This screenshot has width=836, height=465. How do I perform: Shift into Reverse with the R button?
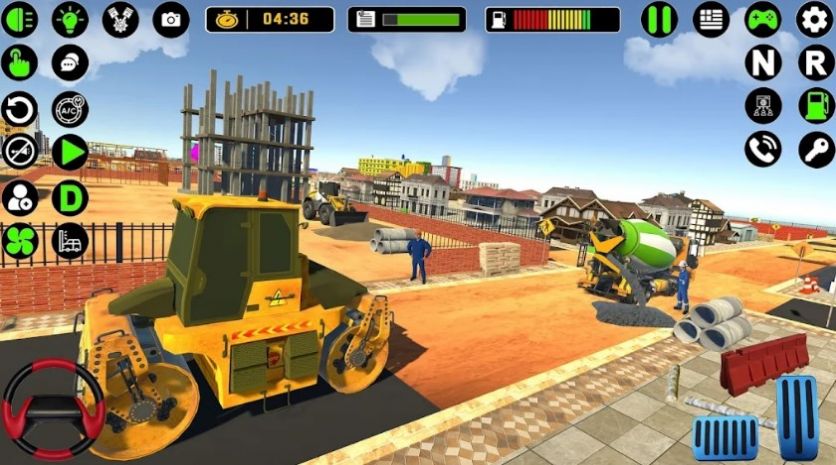[x=815, y=63]
